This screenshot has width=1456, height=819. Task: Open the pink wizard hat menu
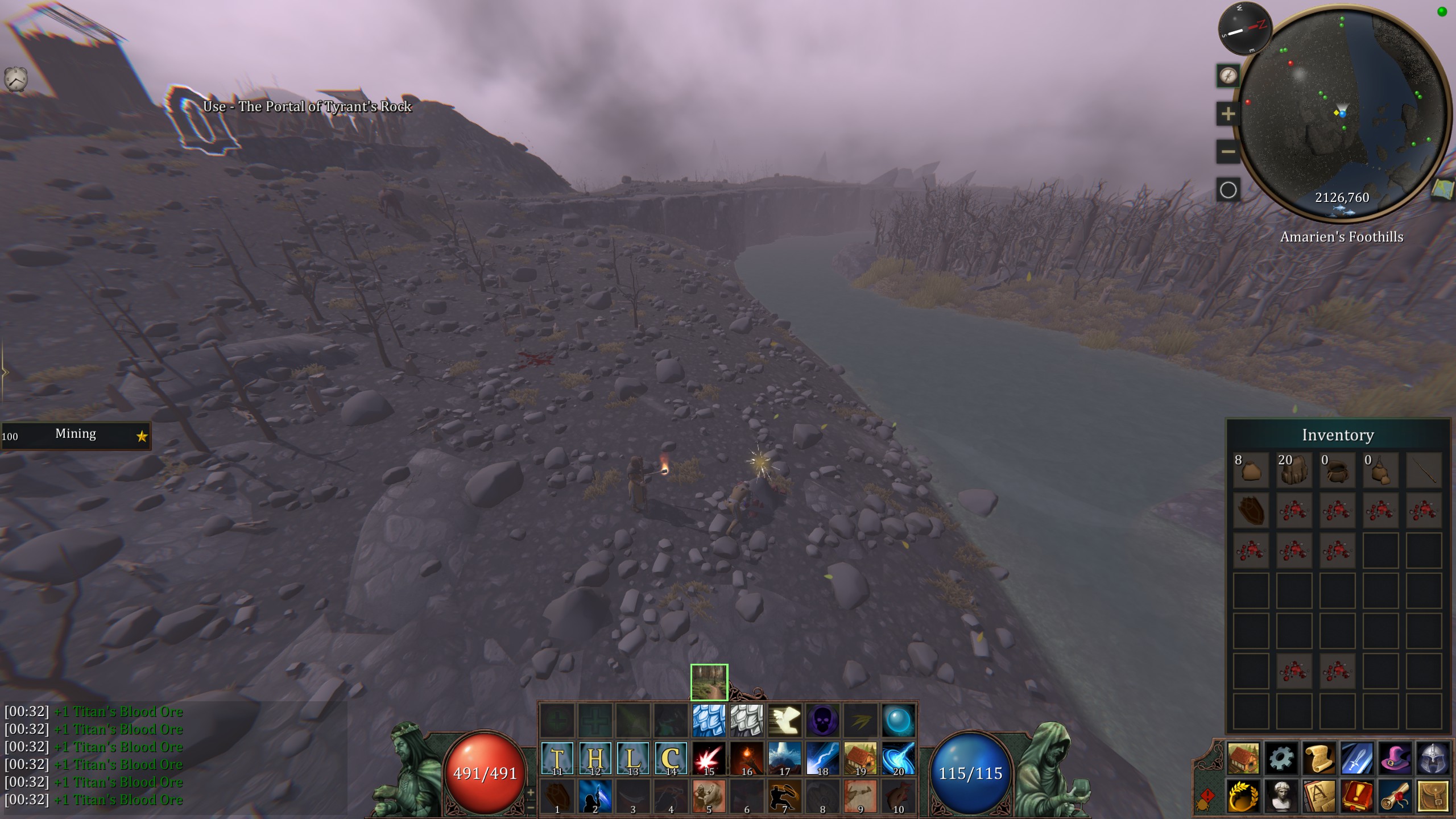pyautogui.click(x=1395, y=758)
